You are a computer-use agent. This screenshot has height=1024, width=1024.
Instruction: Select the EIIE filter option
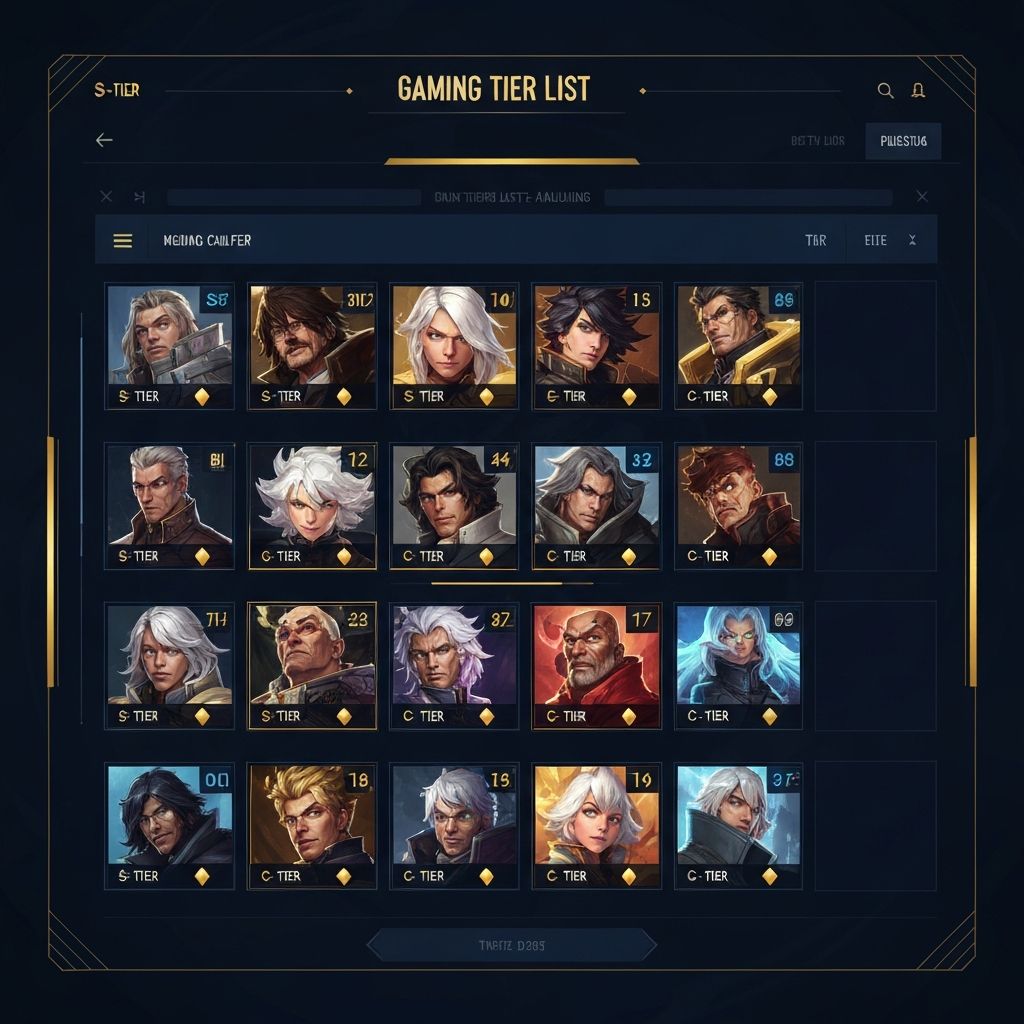(875, 241)
